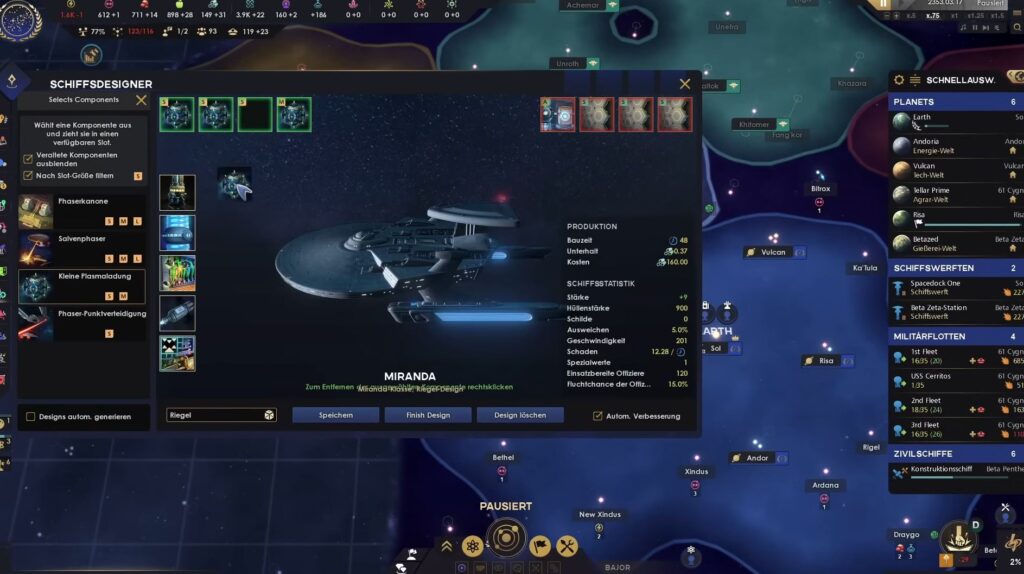Image resolution: width=1024 pixels, height=574 pixels.
Task: Close the Schiffsdesigner window
Action: tap(685, 84)
